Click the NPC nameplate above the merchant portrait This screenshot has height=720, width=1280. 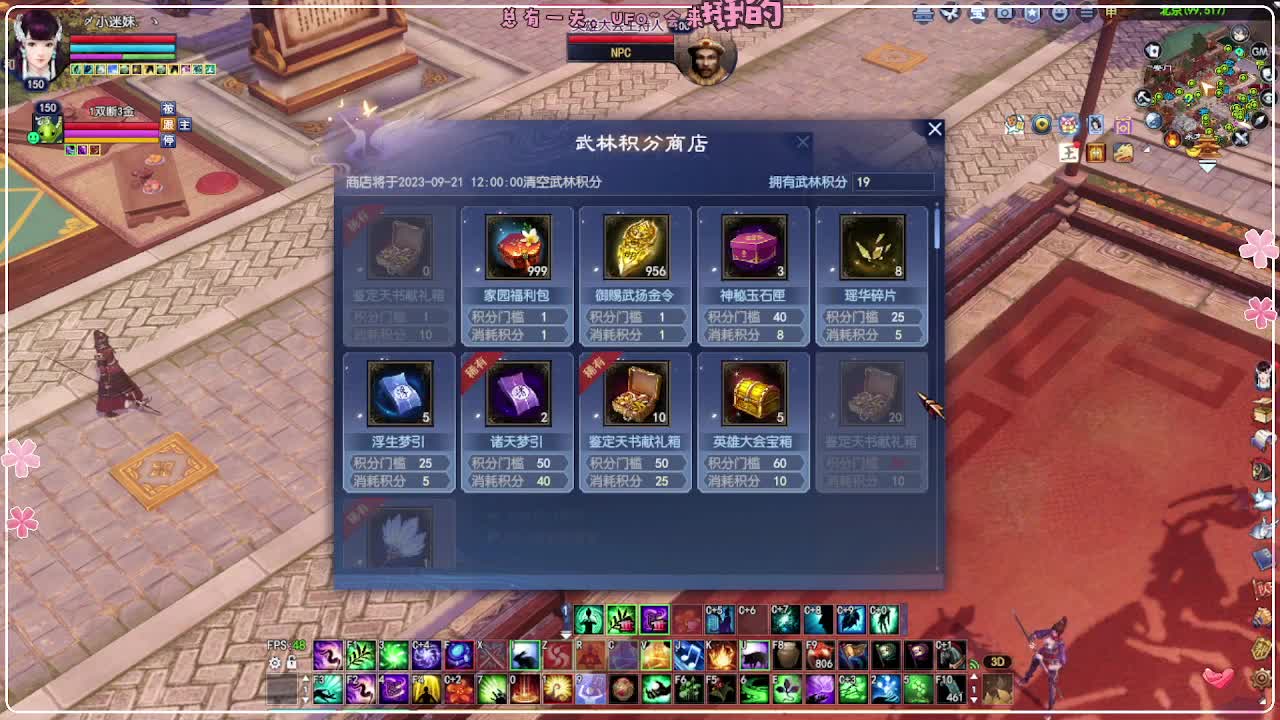[619, 51]
